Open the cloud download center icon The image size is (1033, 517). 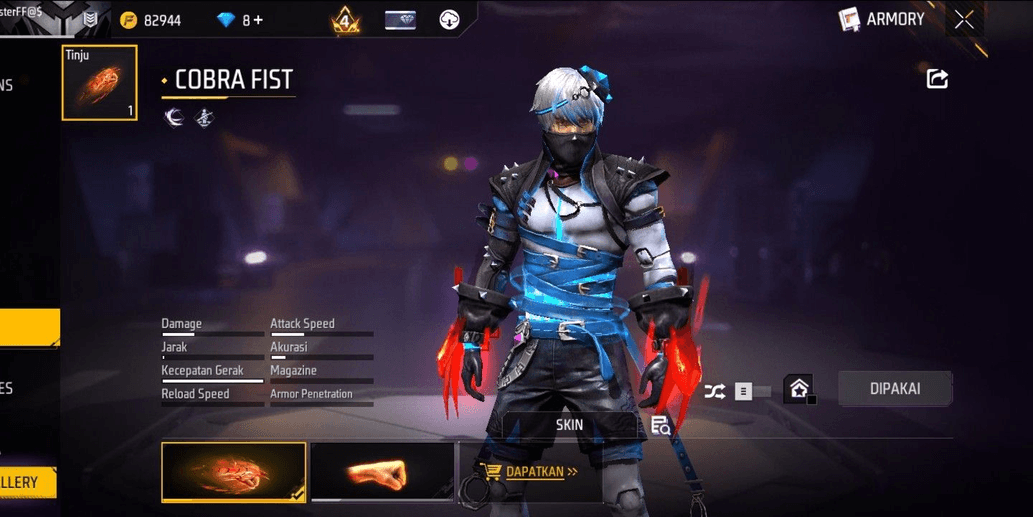(x=450, y=20)
